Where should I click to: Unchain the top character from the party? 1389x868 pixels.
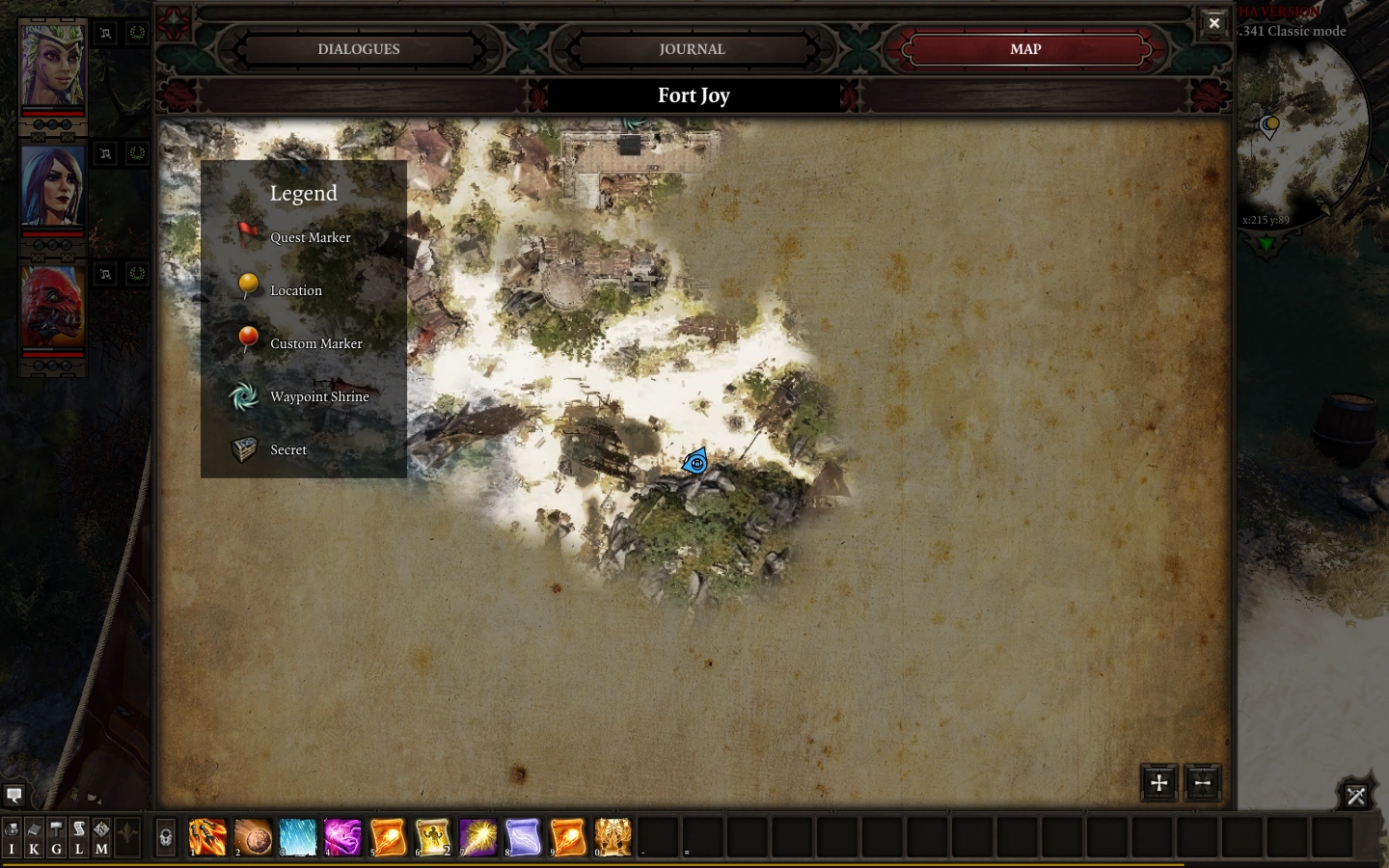click(105, 32)
